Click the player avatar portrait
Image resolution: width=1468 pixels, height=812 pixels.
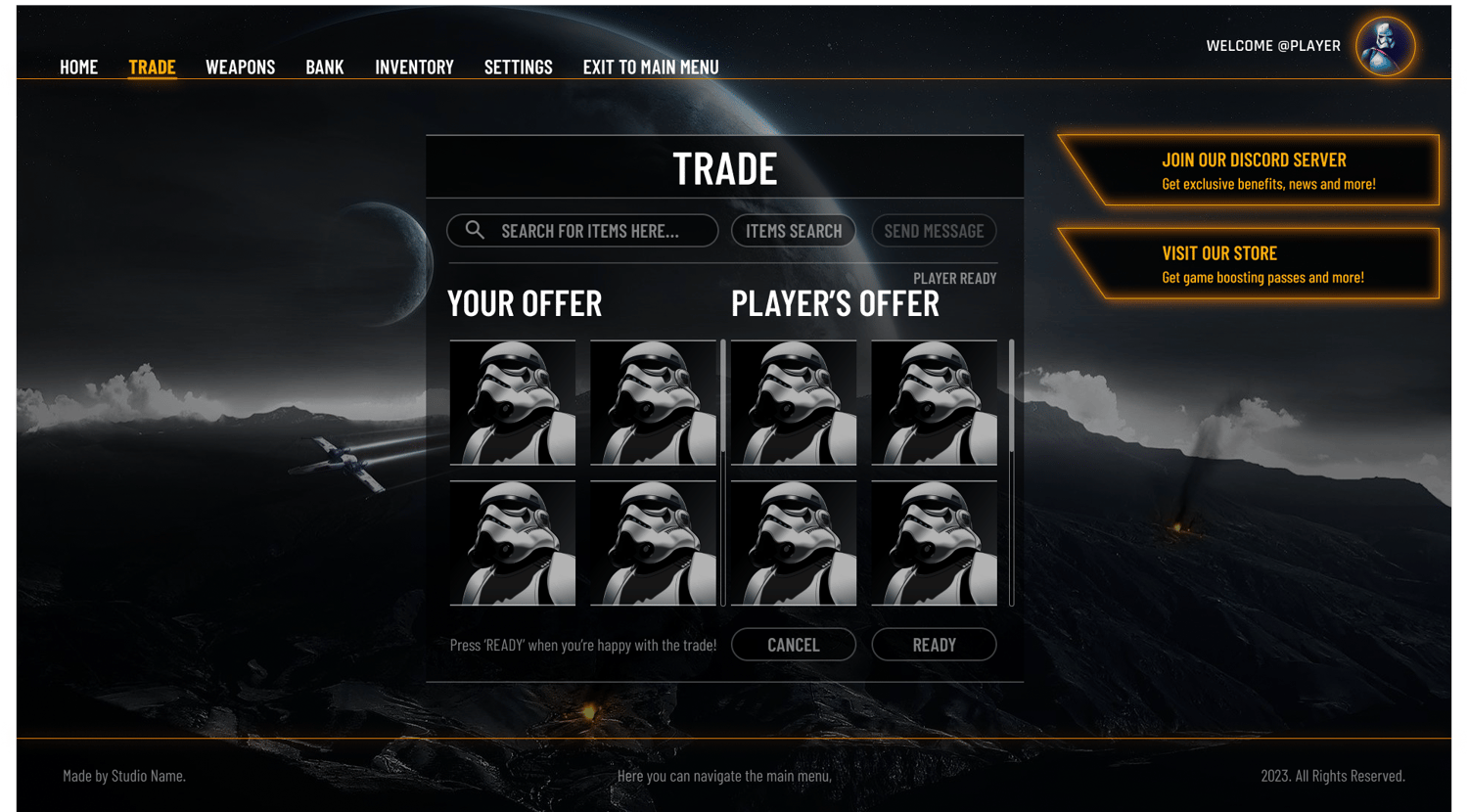[1385, 46]
